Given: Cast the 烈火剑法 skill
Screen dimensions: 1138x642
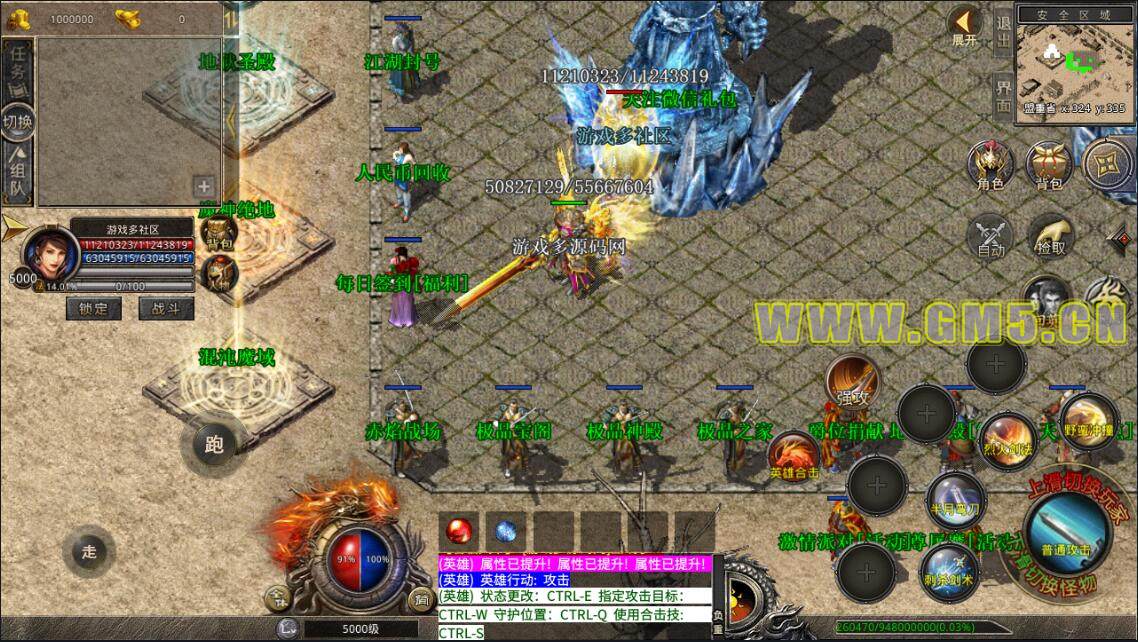Looking at the screenshot, I should [x=1005, y=441].
